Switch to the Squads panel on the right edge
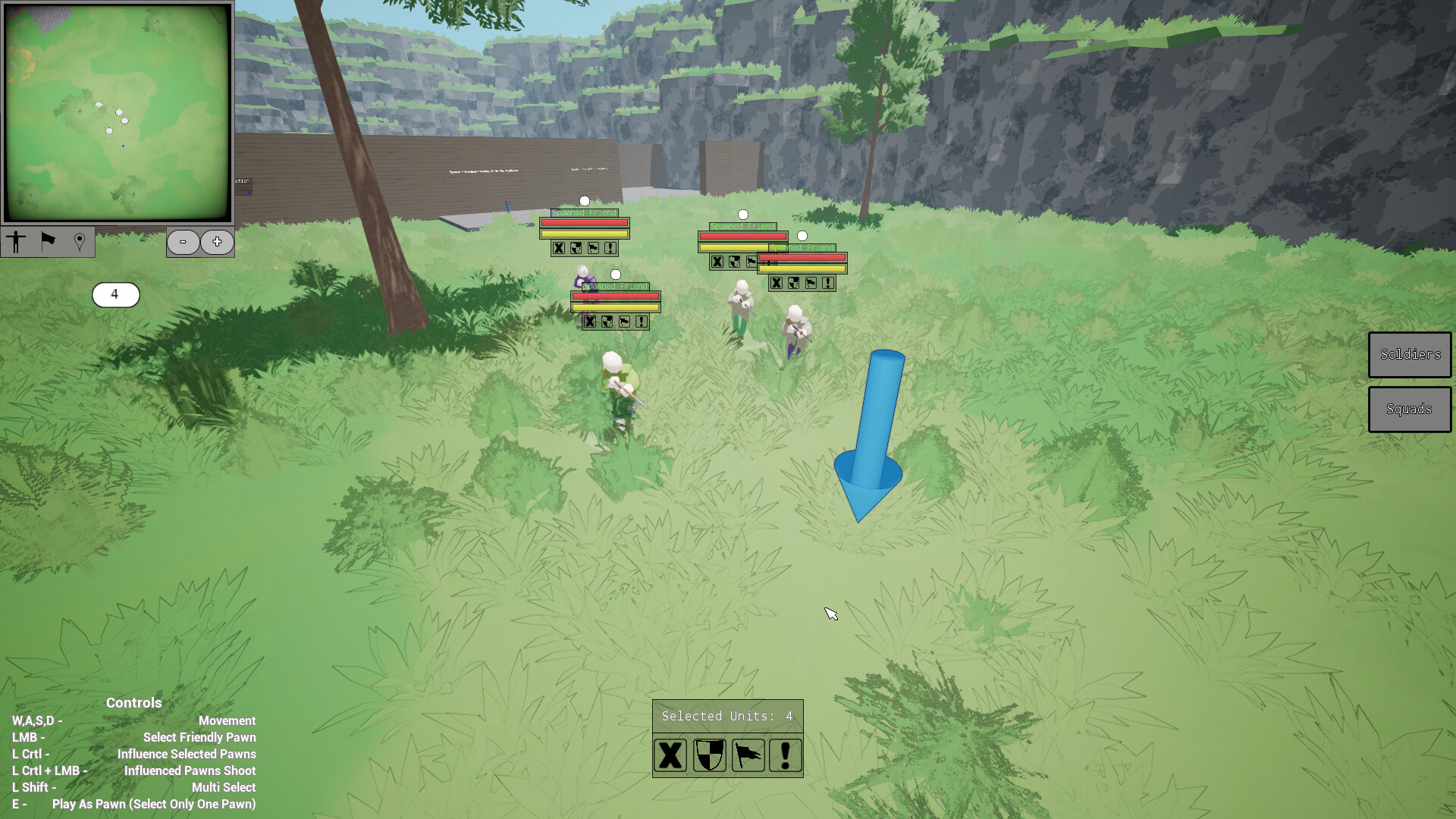Image resolution: width=1456 pixels, height=819 pixels. point(1409,409)
